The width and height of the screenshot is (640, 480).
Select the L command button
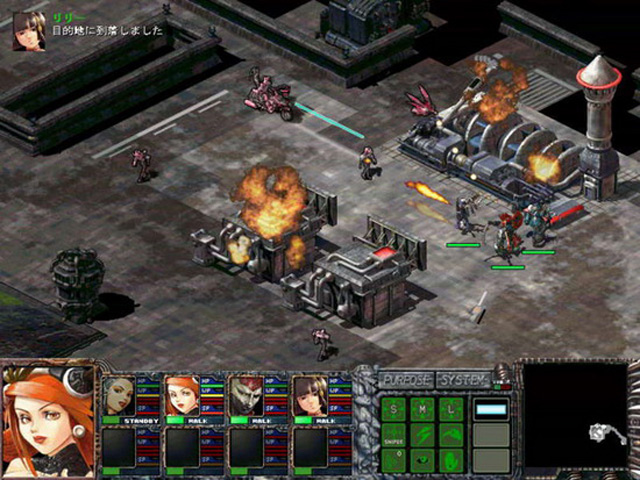(x=452, y=408)
